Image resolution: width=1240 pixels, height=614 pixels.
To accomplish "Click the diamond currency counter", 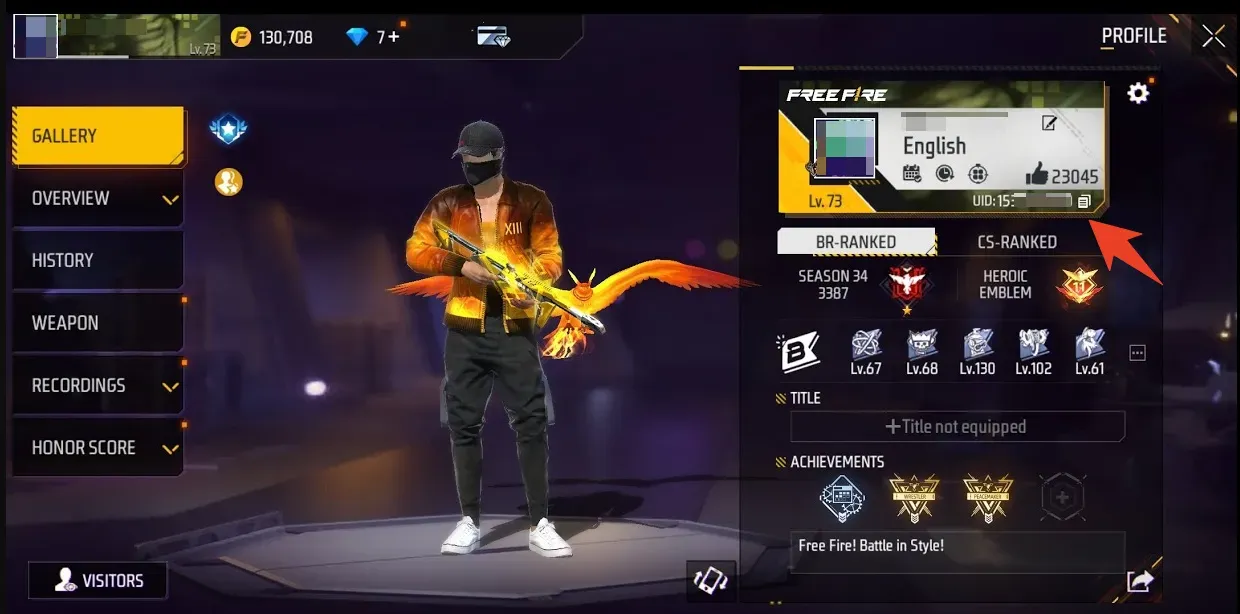I will tap(373, 37).
